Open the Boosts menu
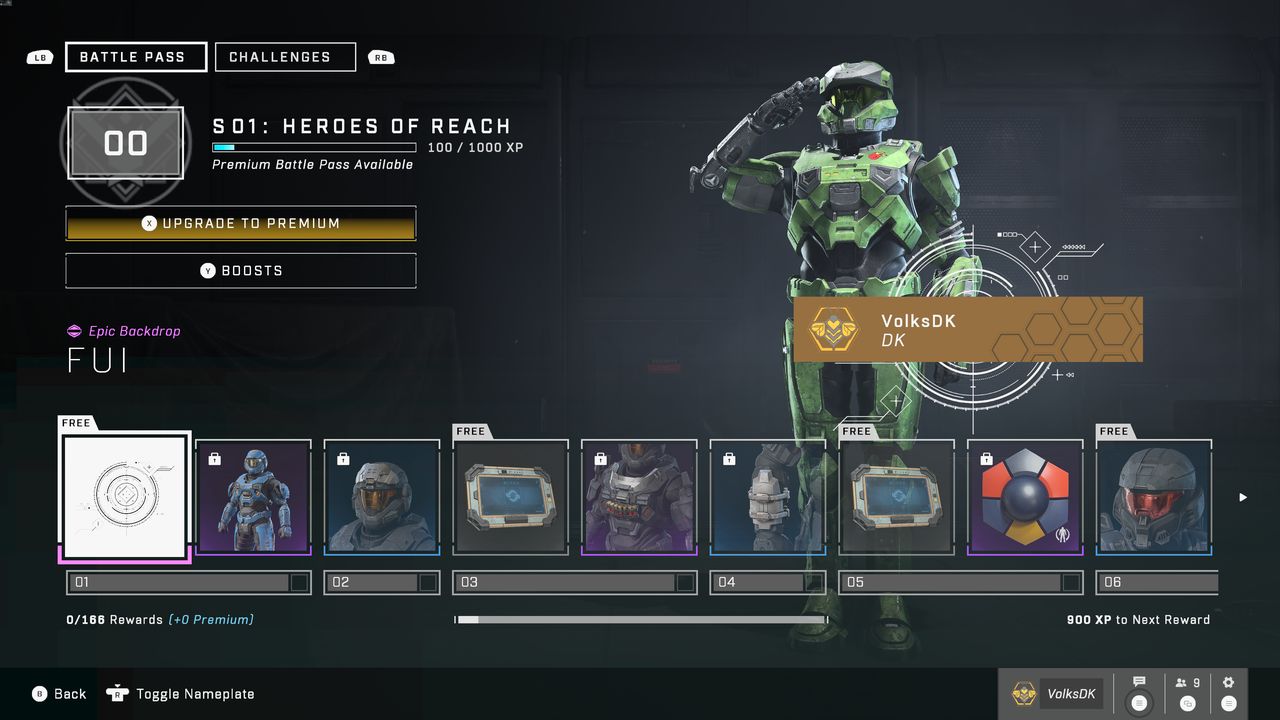Screen dimensions: 1280x720 click(241, 271)
